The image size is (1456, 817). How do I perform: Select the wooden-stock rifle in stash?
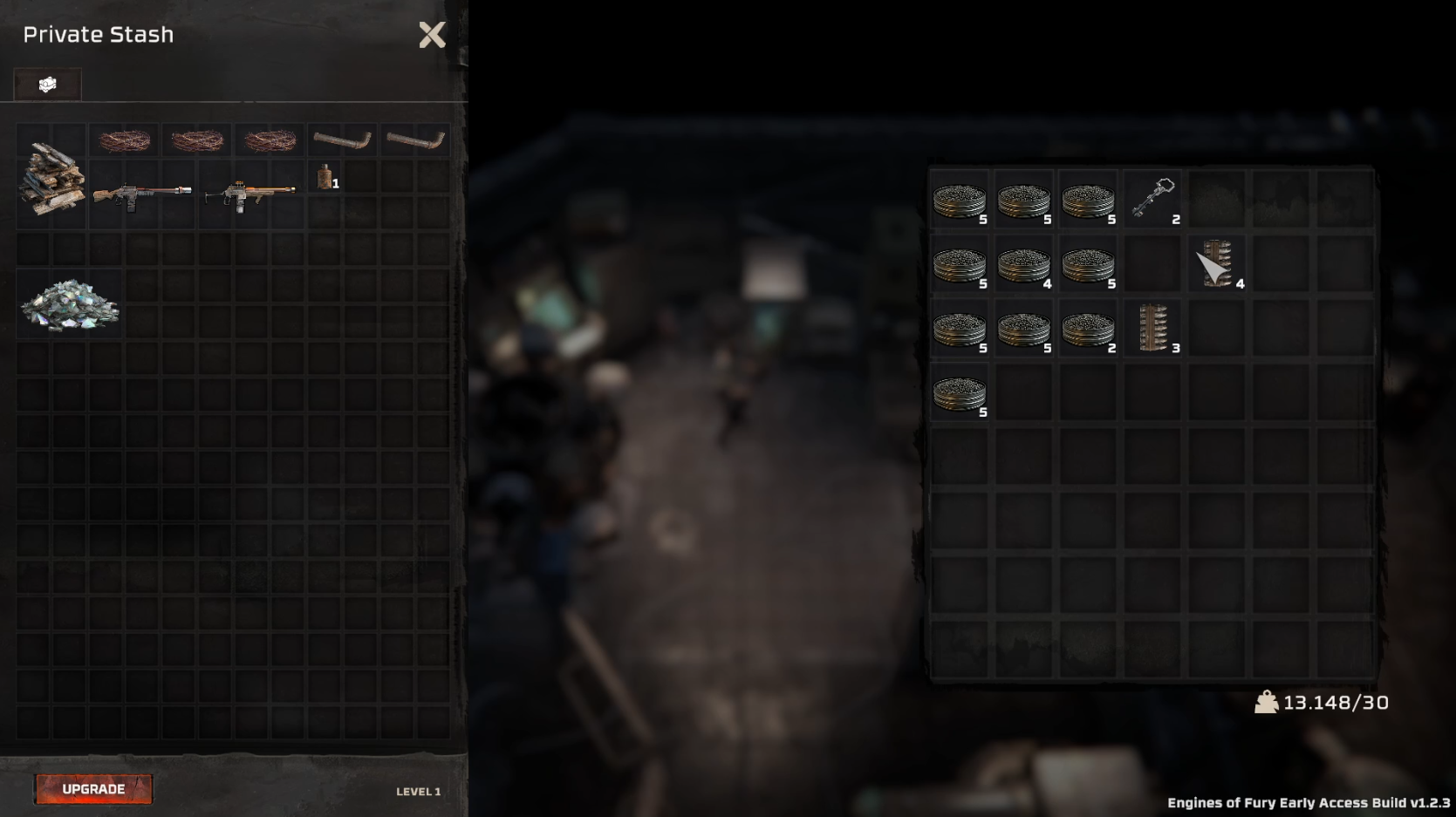click(141, 194)
